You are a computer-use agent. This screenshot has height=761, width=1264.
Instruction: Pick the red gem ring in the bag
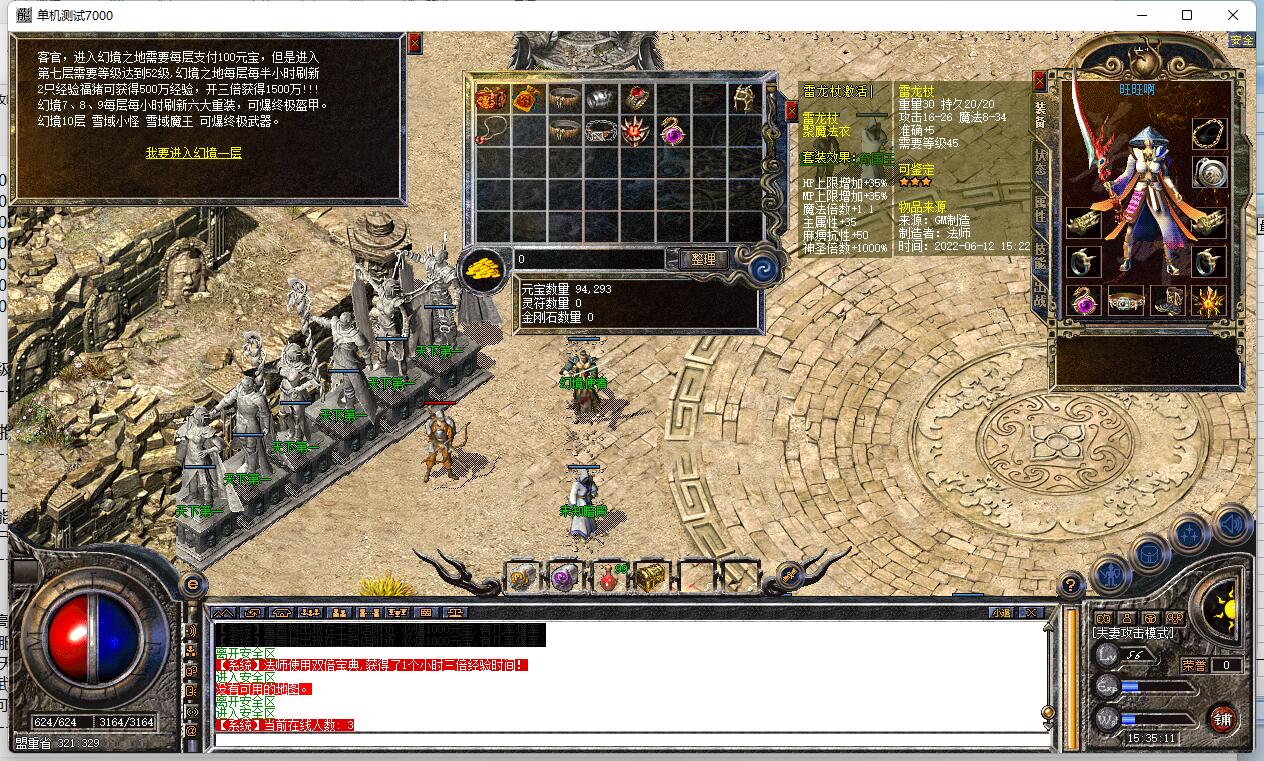pos(635,98)
